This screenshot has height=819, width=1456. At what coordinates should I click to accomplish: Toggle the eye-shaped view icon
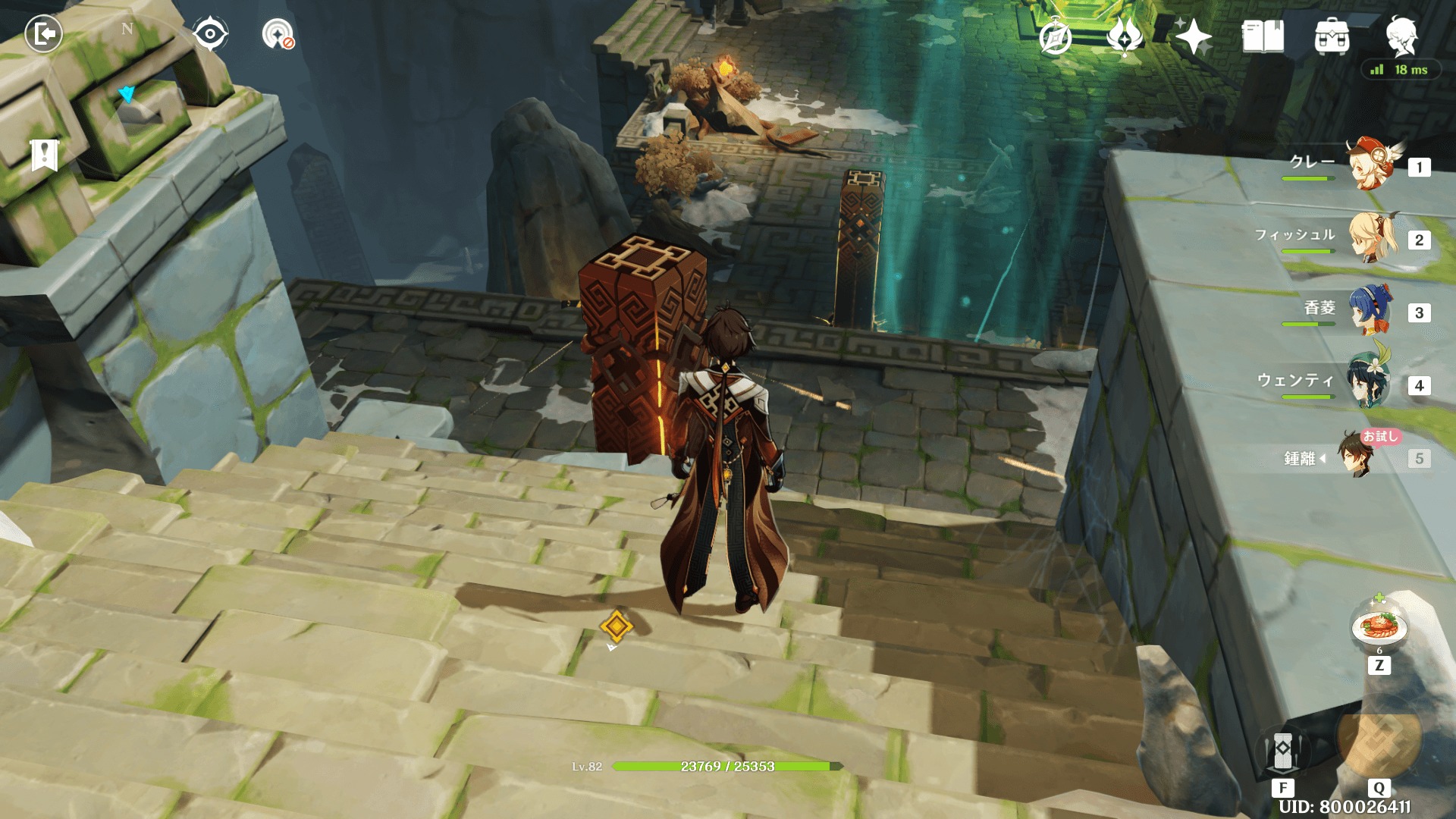[210, 34]
